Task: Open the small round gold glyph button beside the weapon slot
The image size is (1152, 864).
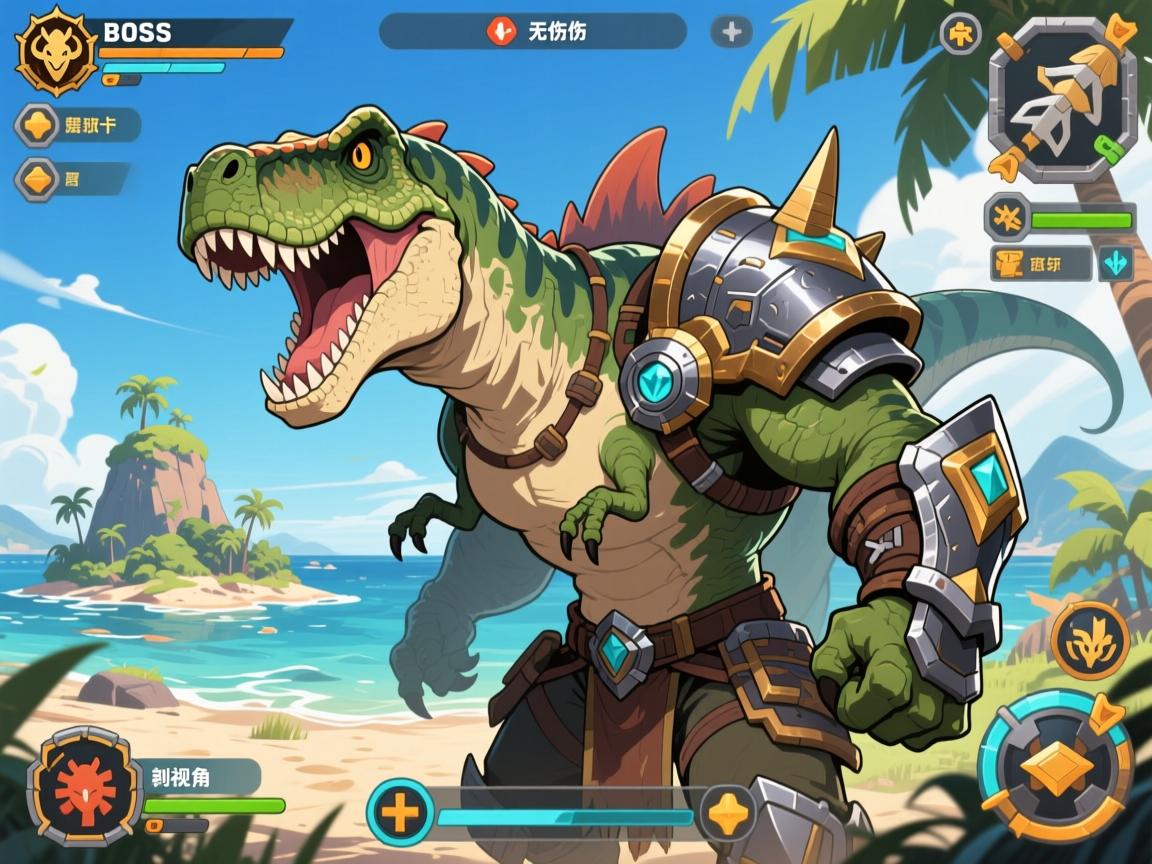Action: [961, 34]
